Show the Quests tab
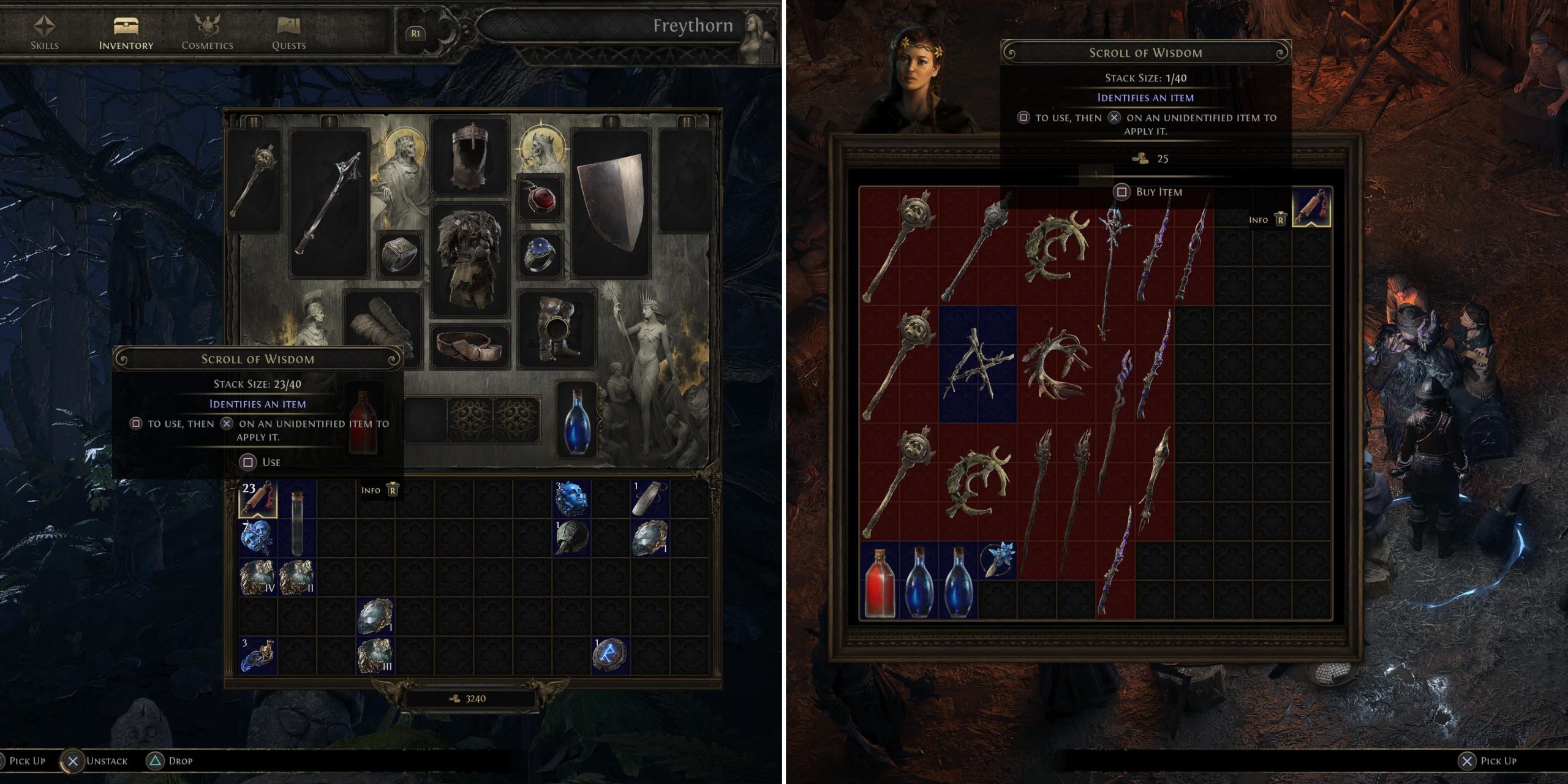The image size is (1568, 784). click(288, 32)
